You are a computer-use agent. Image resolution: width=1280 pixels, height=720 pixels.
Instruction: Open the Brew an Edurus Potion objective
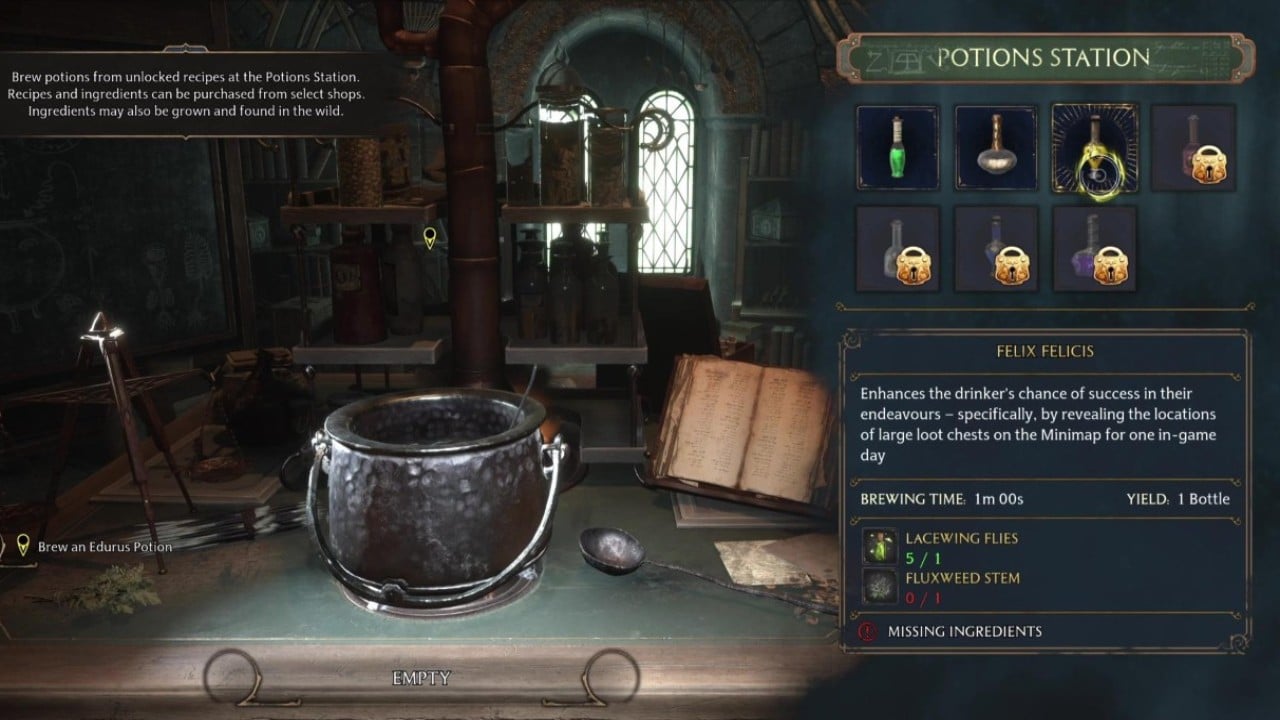coord(104,547)
